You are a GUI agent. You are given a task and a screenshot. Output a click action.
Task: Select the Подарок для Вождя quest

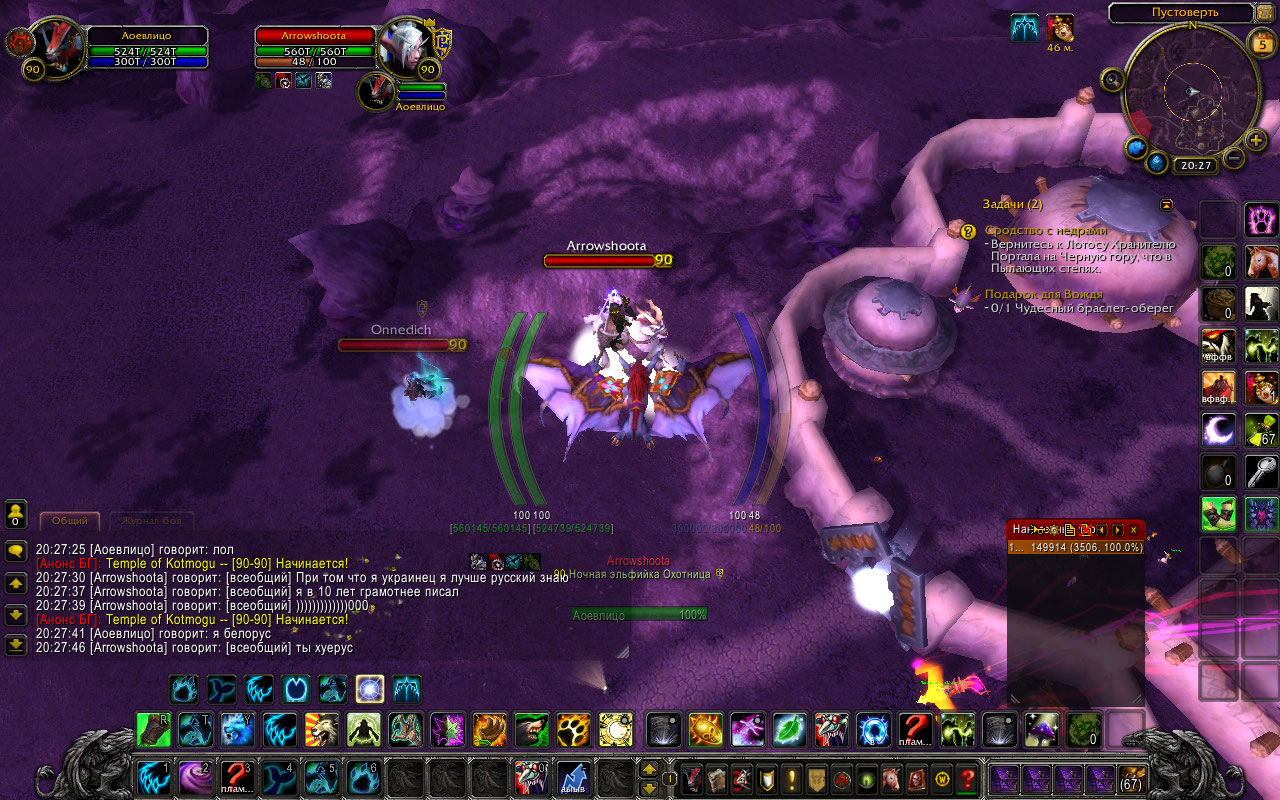(1043, 294)
